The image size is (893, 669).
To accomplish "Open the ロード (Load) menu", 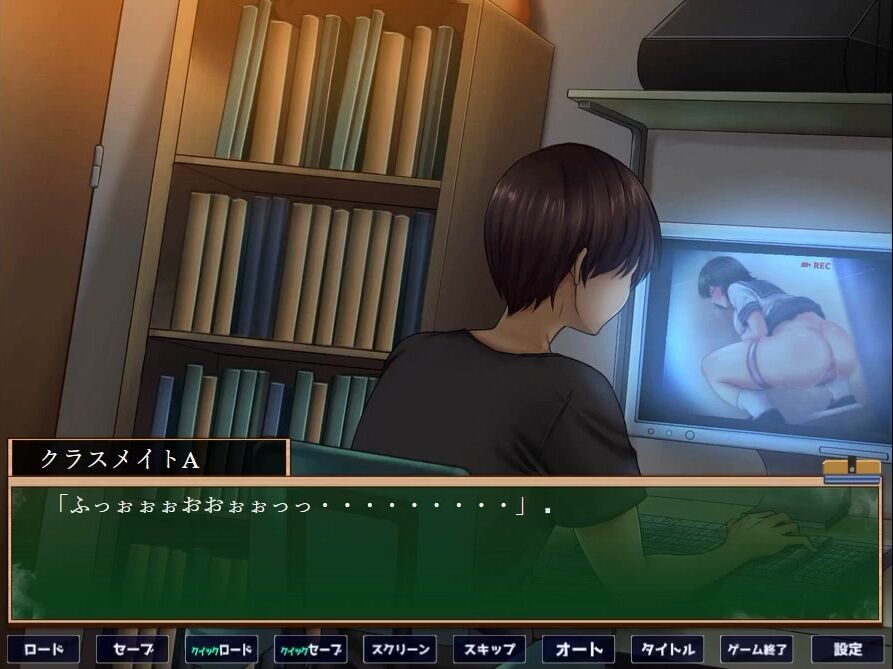I will 43,649.
